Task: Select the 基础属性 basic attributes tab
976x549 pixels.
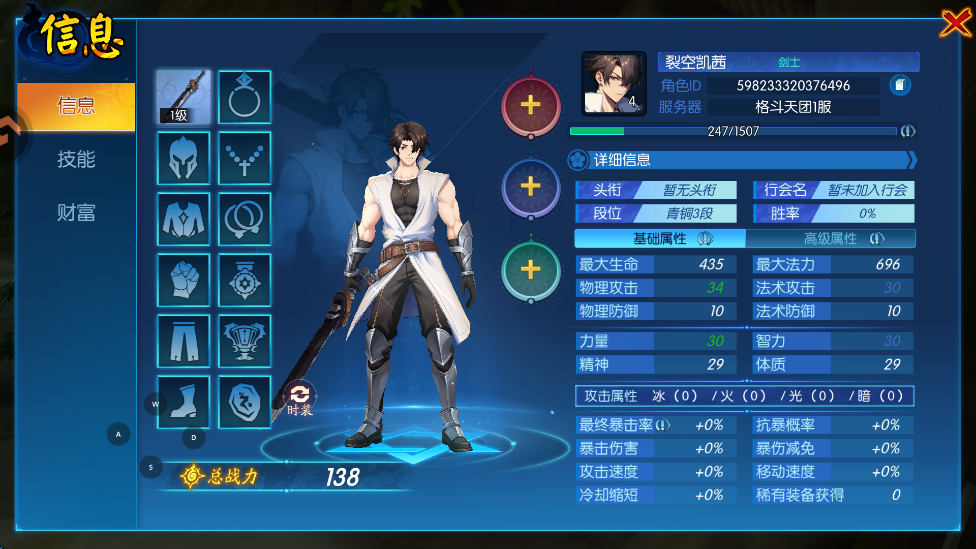Action: 660,239
